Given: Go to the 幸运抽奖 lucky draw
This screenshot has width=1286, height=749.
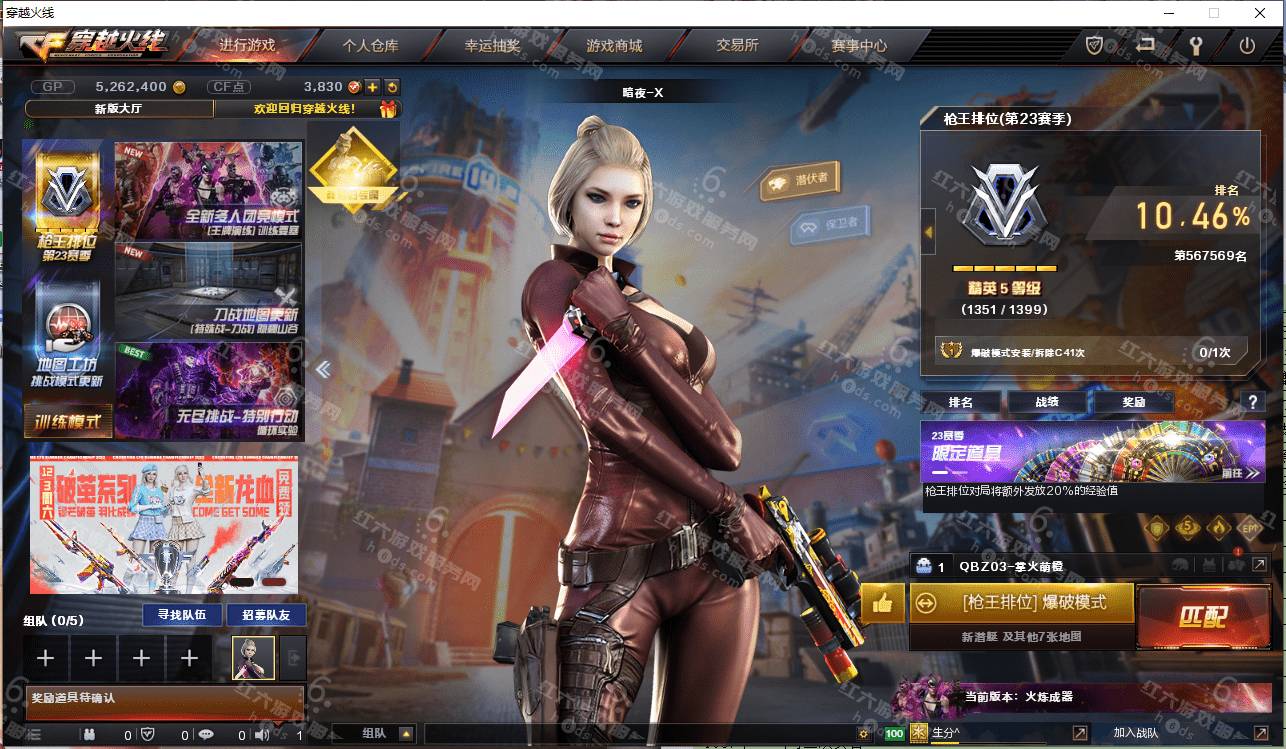Looking at the screenshot, I should point(492,46).
